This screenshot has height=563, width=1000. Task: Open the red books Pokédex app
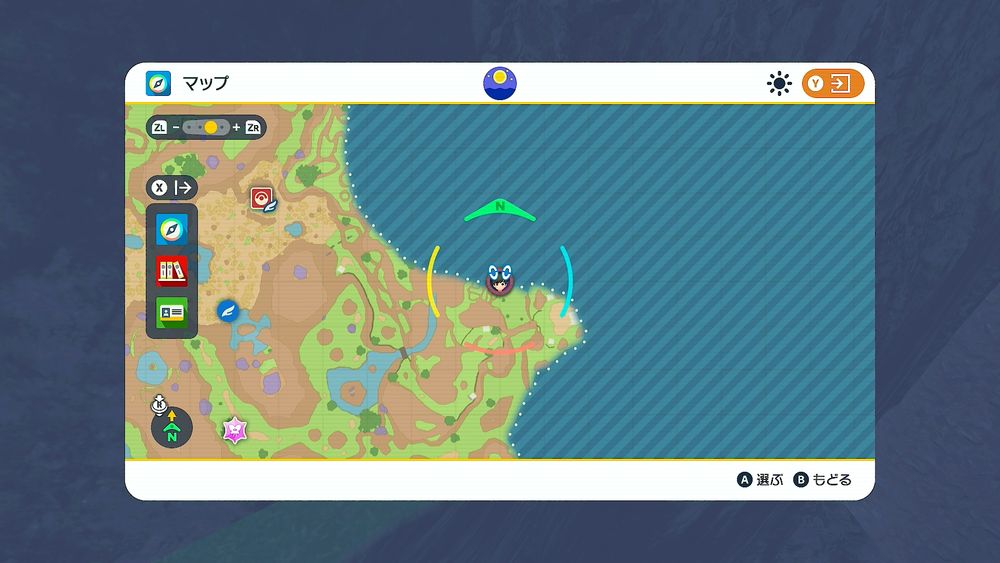[172, 271]
